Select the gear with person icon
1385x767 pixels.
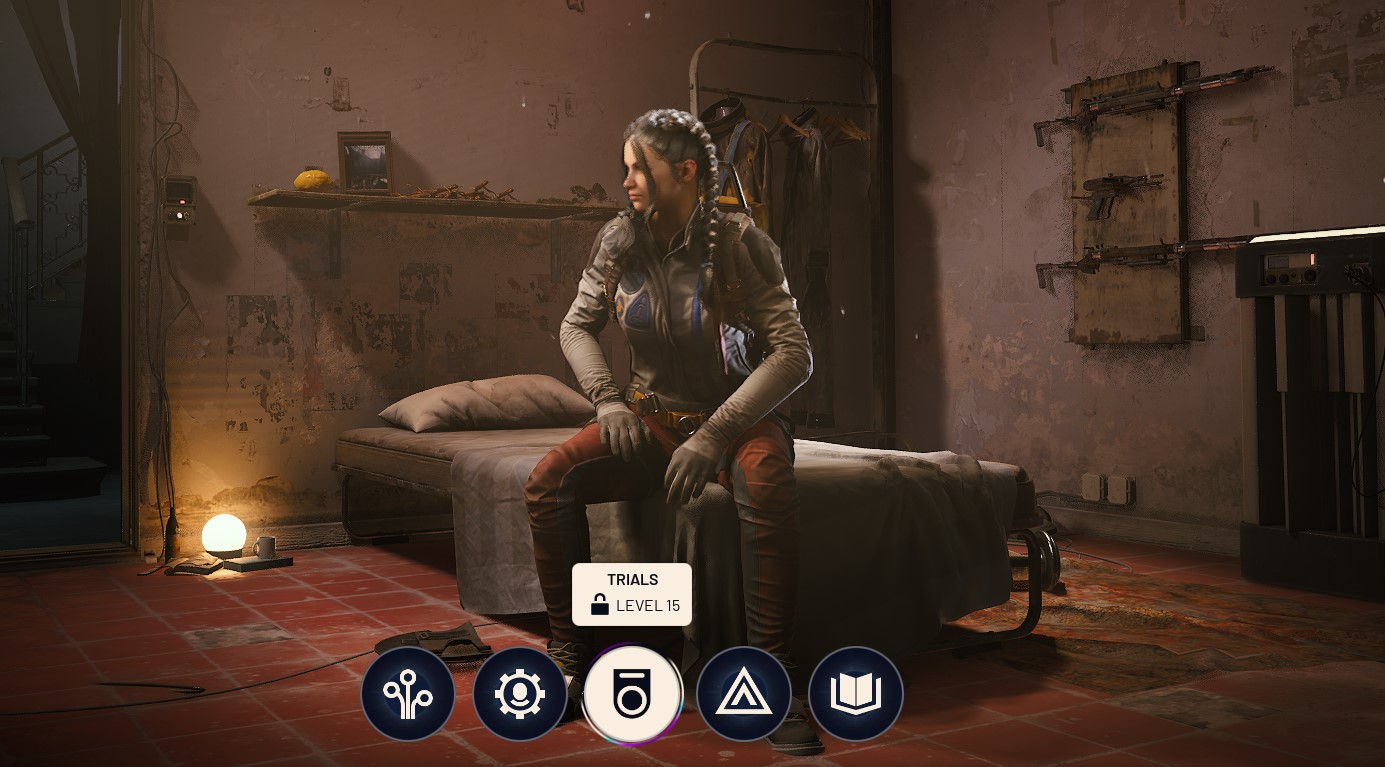tap(520, 694)
